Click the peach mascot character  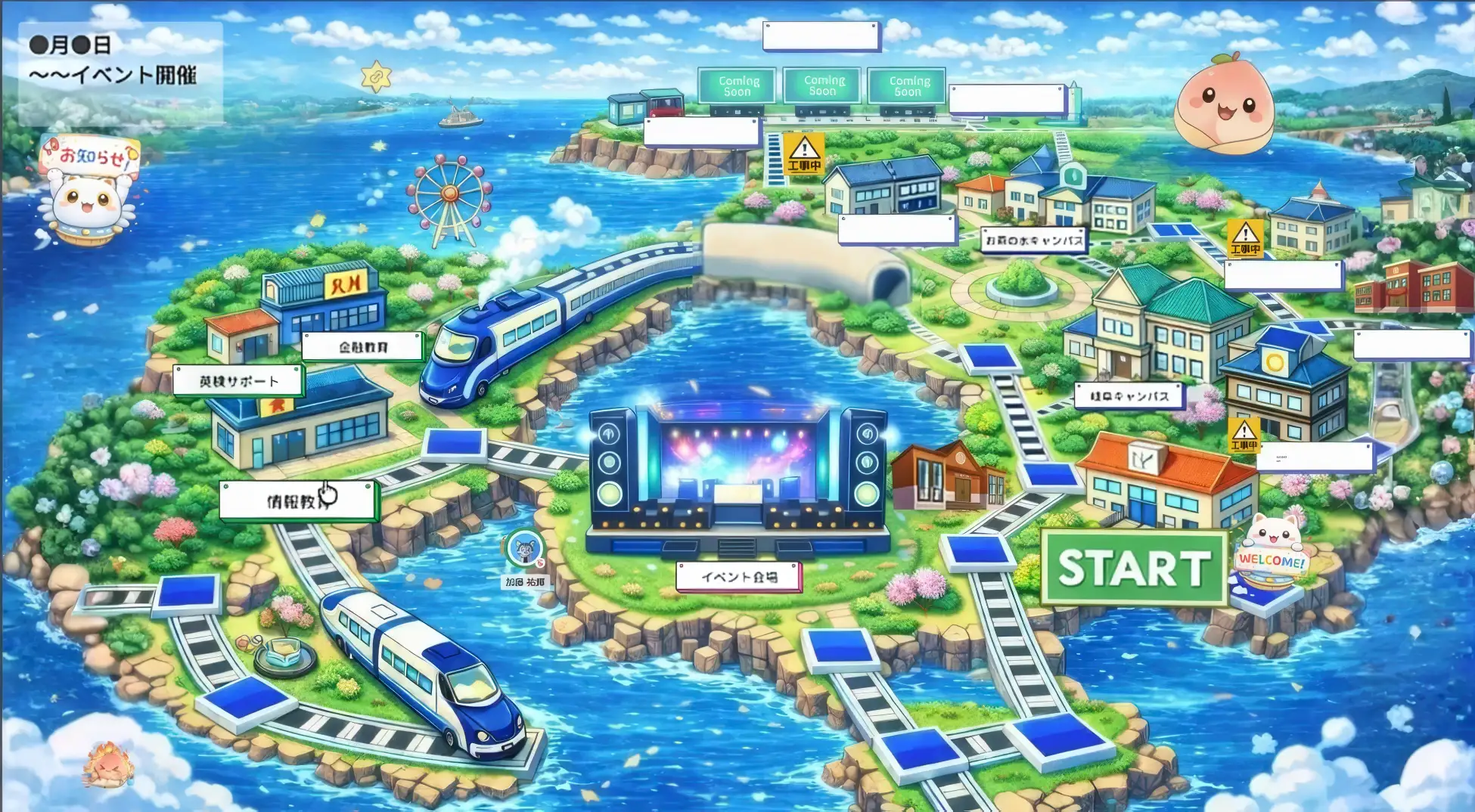[1224, 104]
